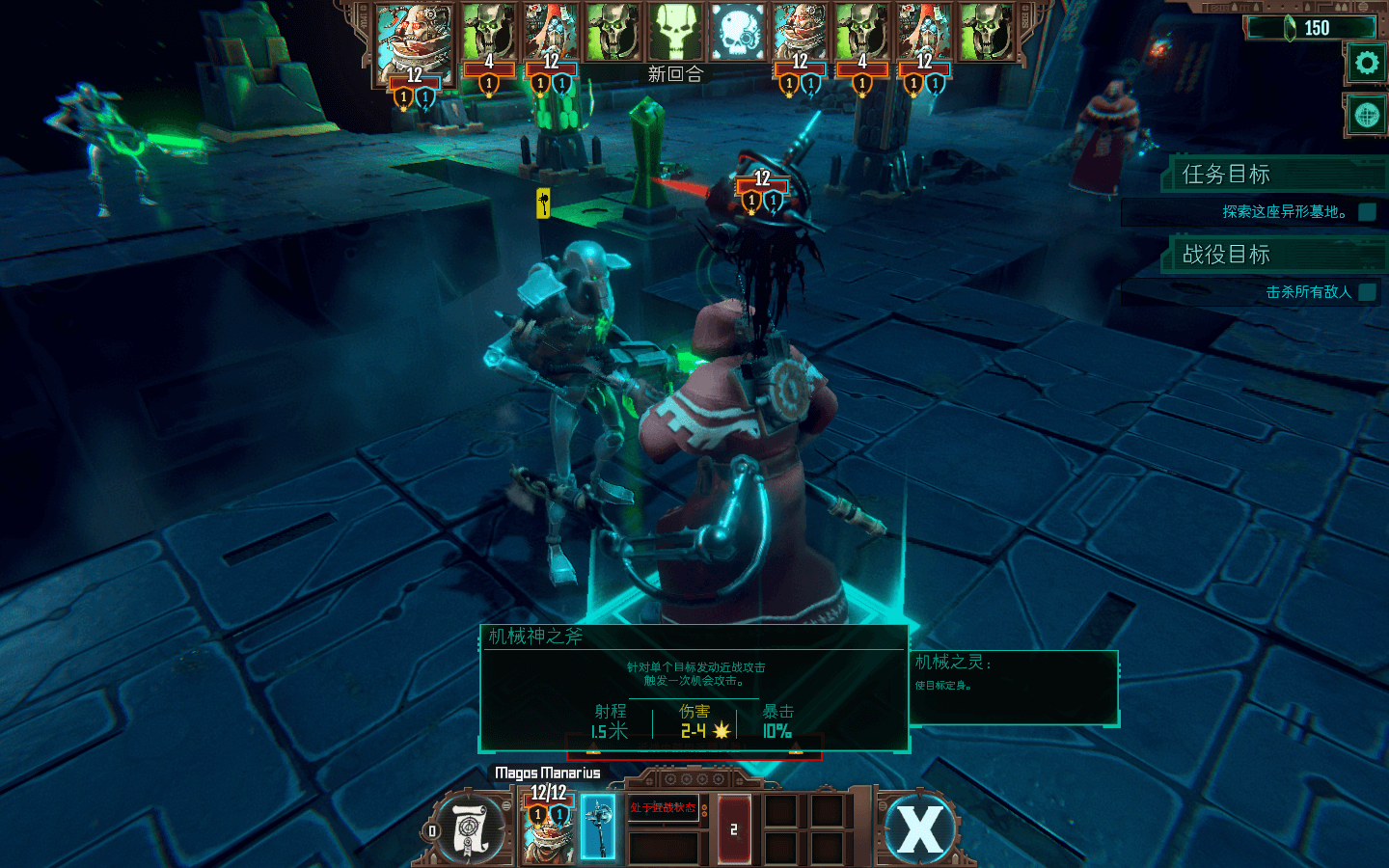This screenshot has height=868, width=1389.
Task: Click the 处于近战状态 melee status box
Action: pos(664,808)
